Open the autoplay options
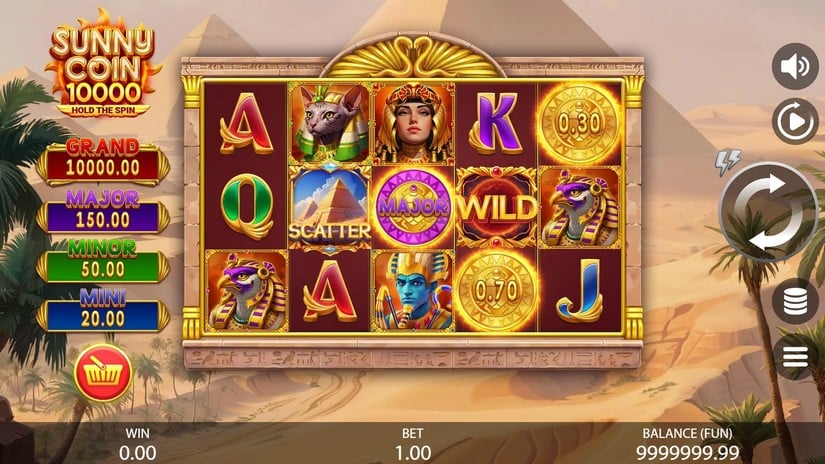This screenshot has height=464, width=825. [x=795, y=122]
